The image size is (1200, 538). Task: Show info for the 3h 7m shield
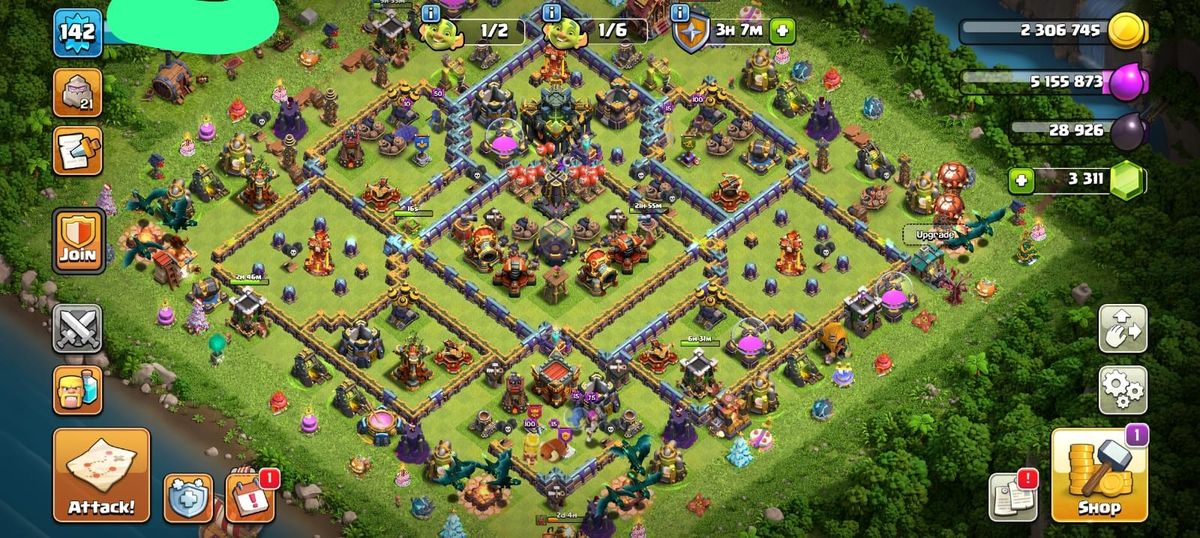[681, 13]
